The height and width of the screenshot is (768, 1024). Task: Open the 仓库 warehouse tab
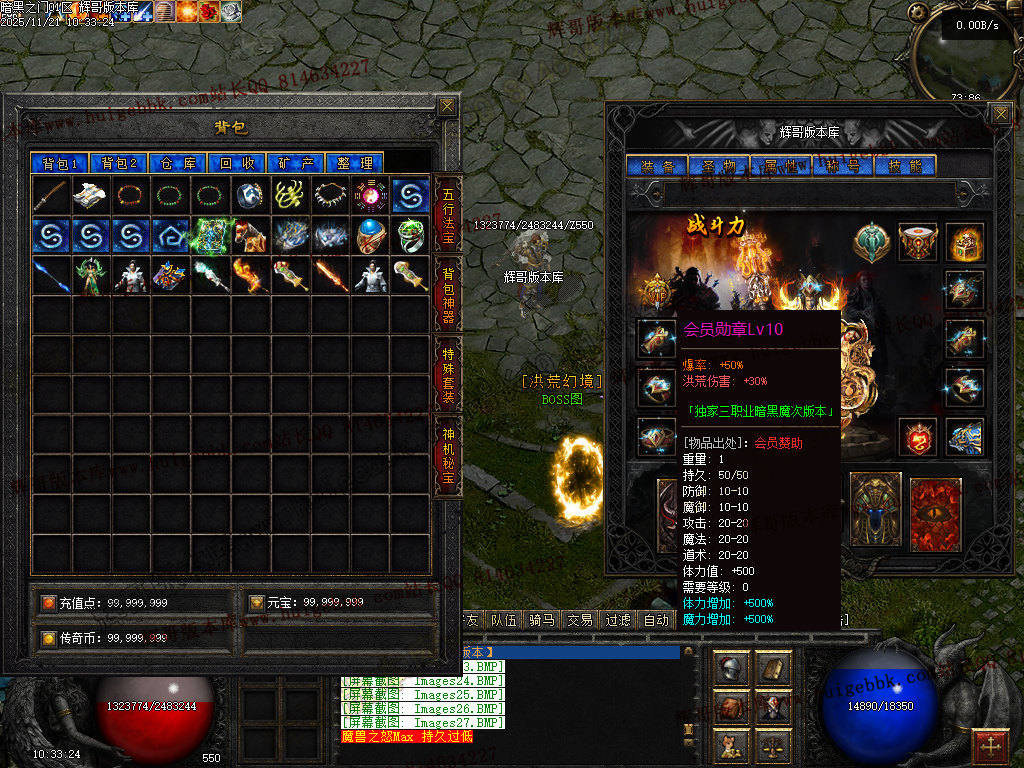point(179,163)
